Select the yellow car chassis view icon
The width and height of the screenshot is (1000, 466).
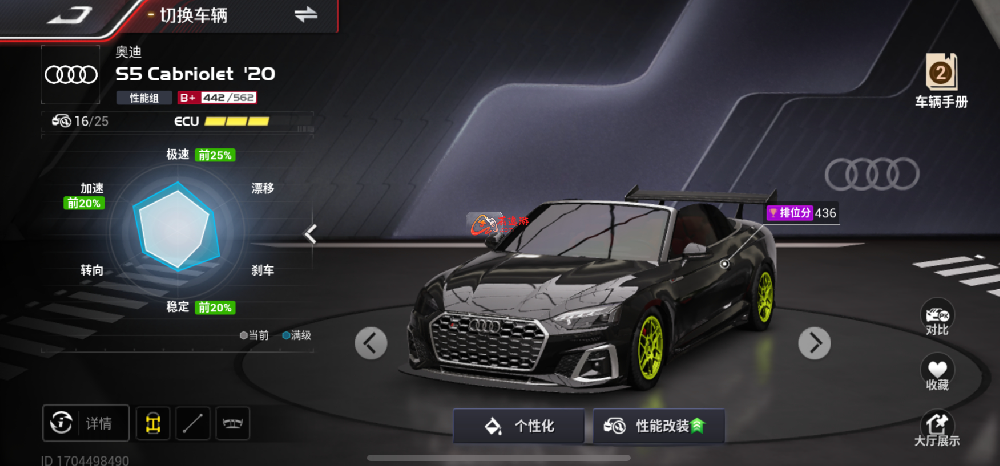click(x=153, y=423)
